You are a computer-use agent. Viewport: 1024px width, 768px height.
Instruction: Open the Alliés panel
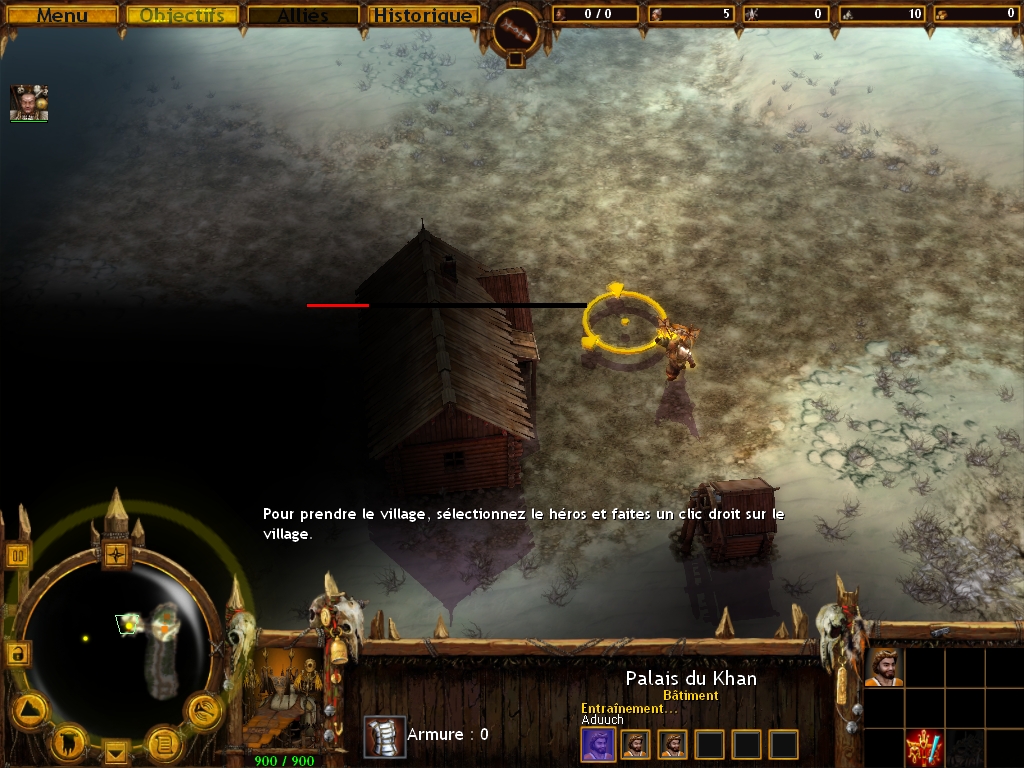(x=303, y=15)
